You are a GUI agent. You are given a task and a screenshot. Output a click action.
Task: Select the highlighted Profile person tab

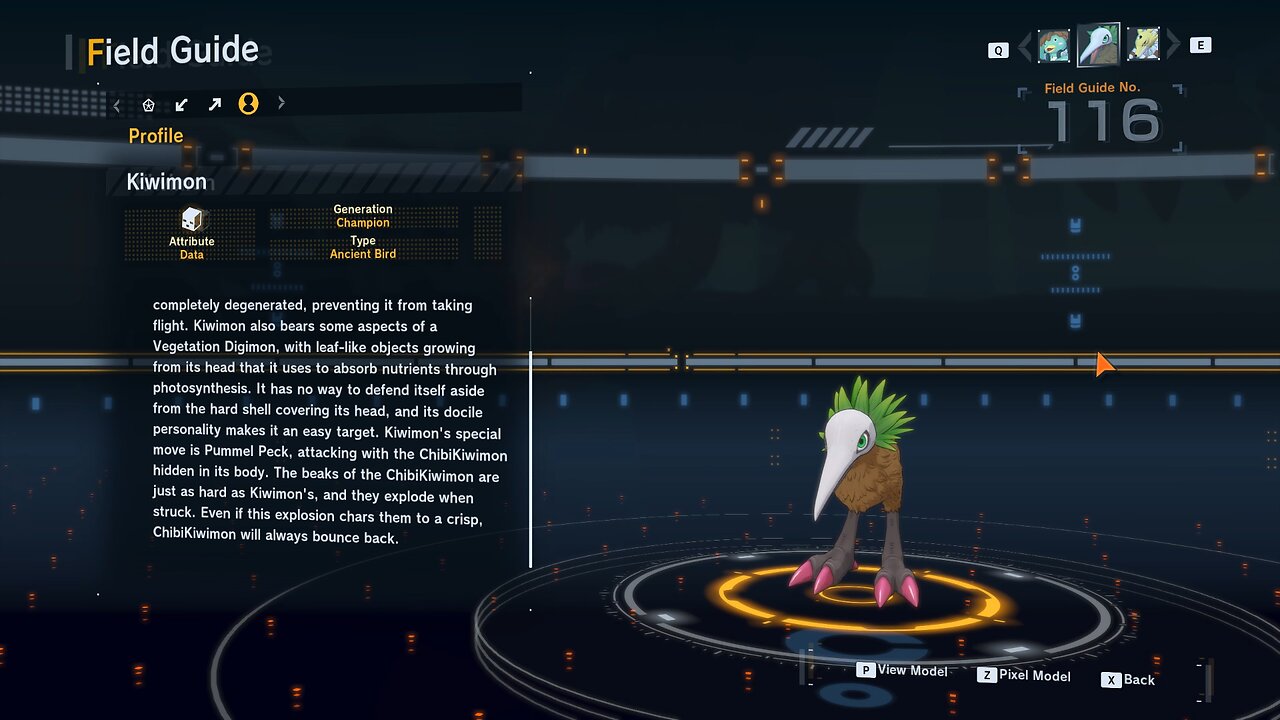pyautogui.click(x=248, y=104)
